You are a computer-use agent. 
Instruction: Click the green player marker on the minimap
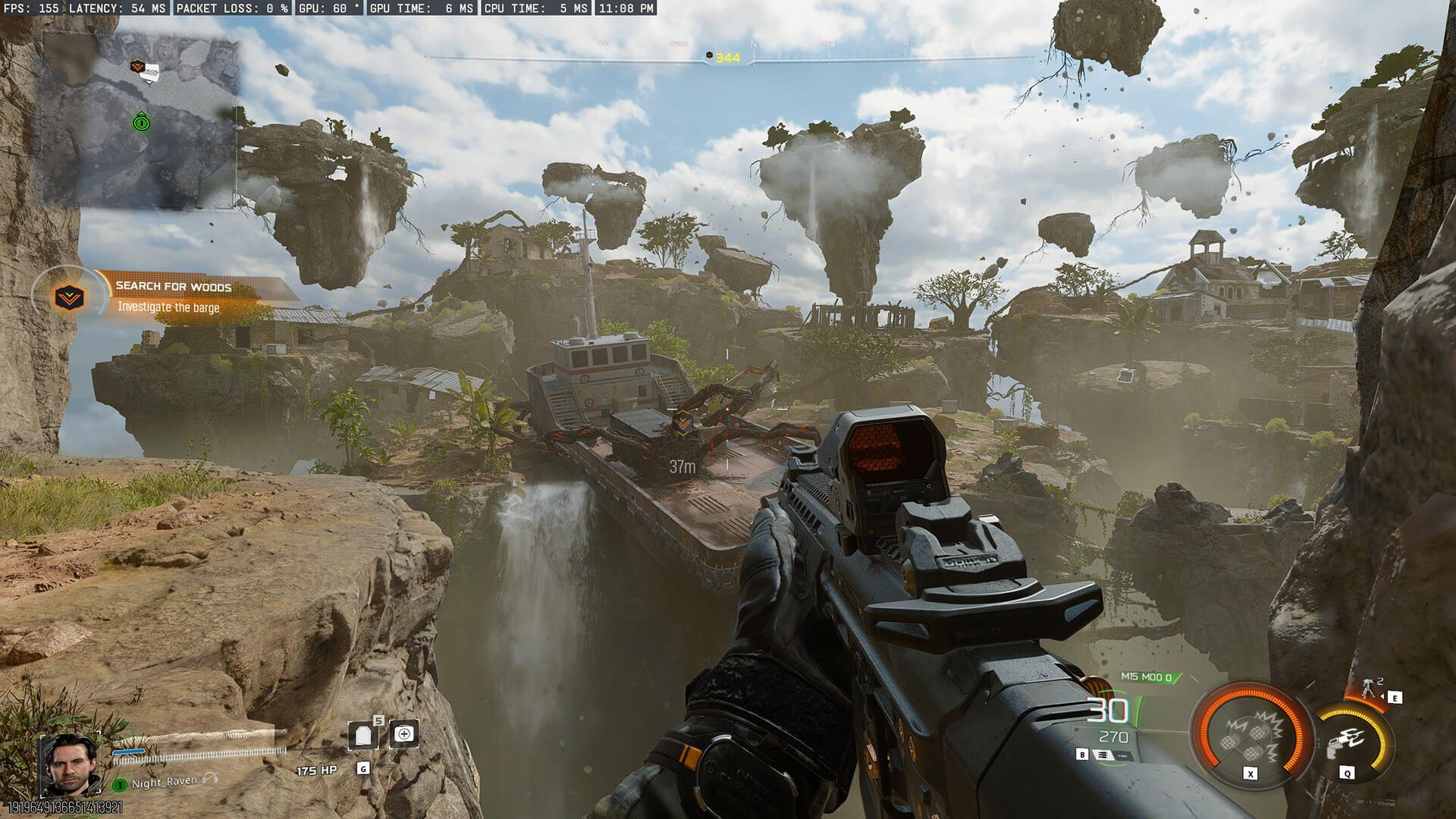click(x=141, y=121)
